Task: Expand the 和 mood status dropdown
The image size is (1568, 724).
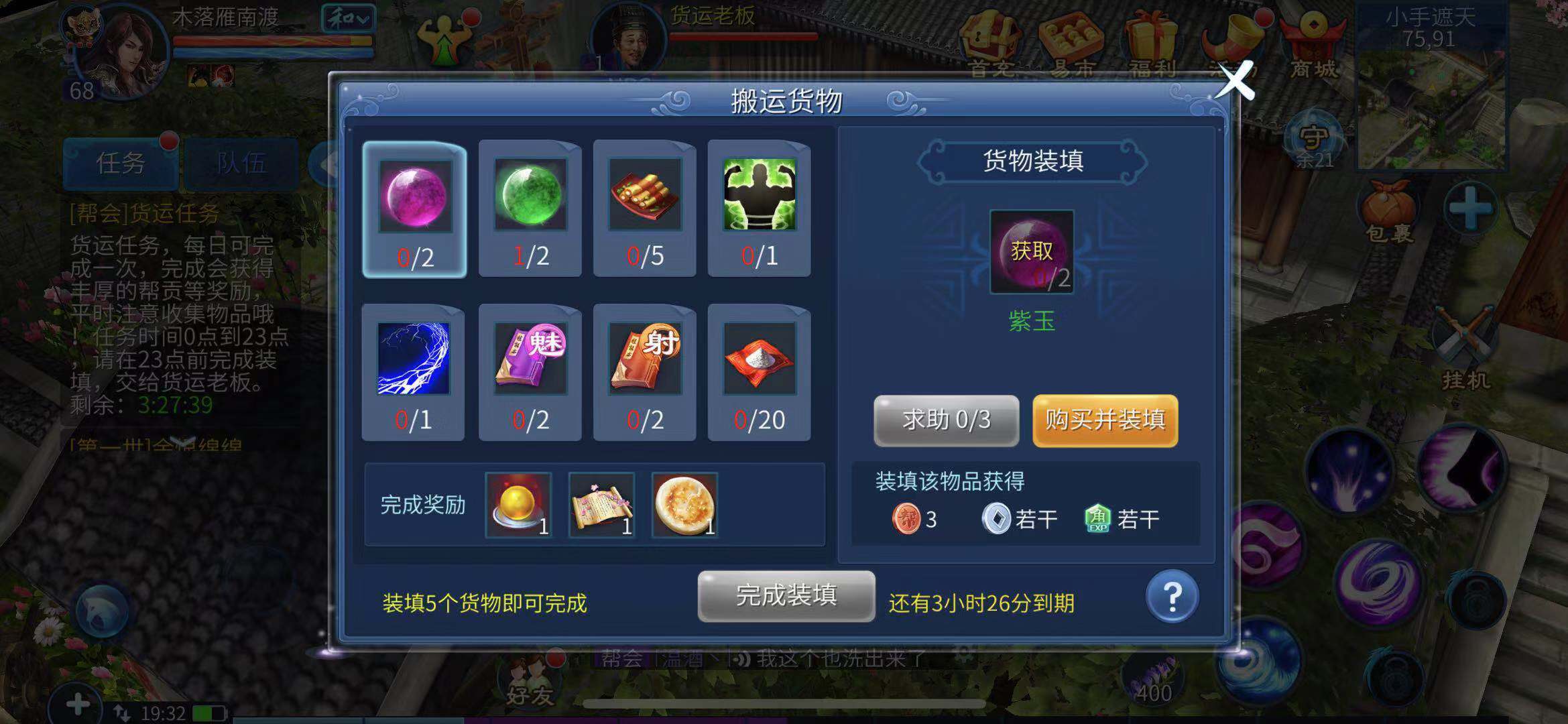Action: 346,17
